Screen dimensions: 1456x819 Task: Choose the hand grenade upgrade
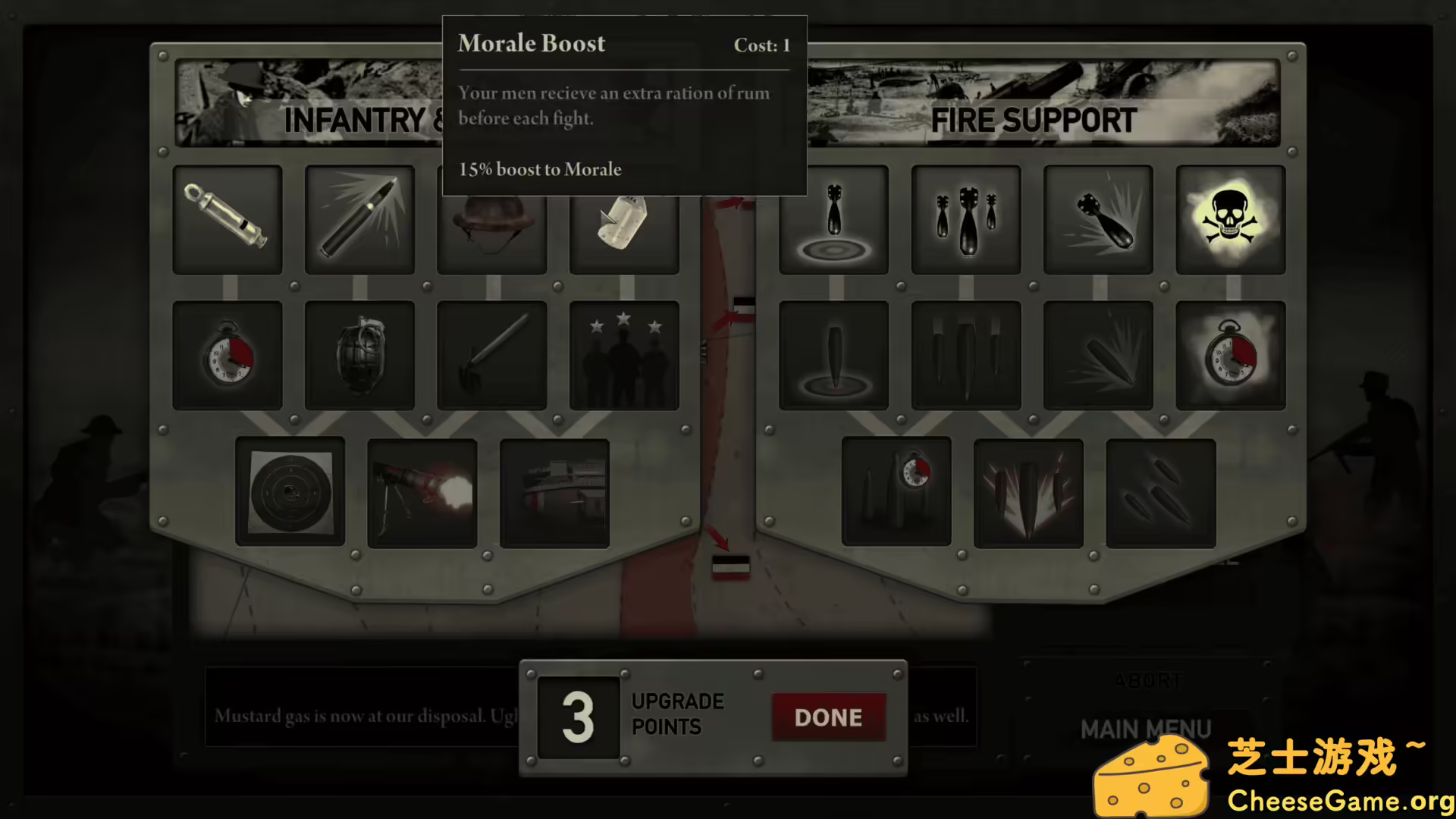pos(359,356)
